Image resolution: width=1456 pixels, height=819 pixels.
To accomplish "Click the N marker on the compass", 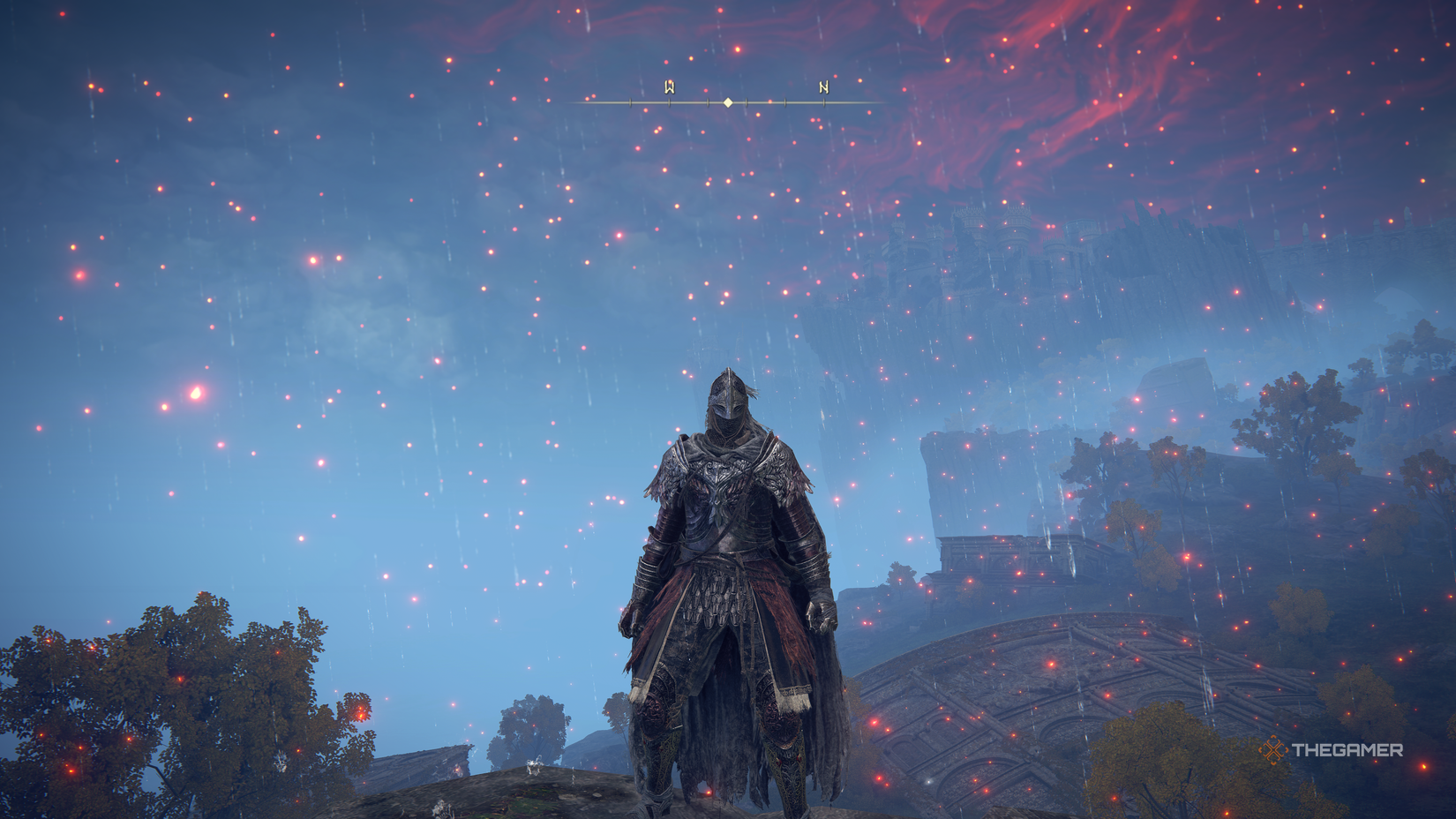I will point(823,88).
